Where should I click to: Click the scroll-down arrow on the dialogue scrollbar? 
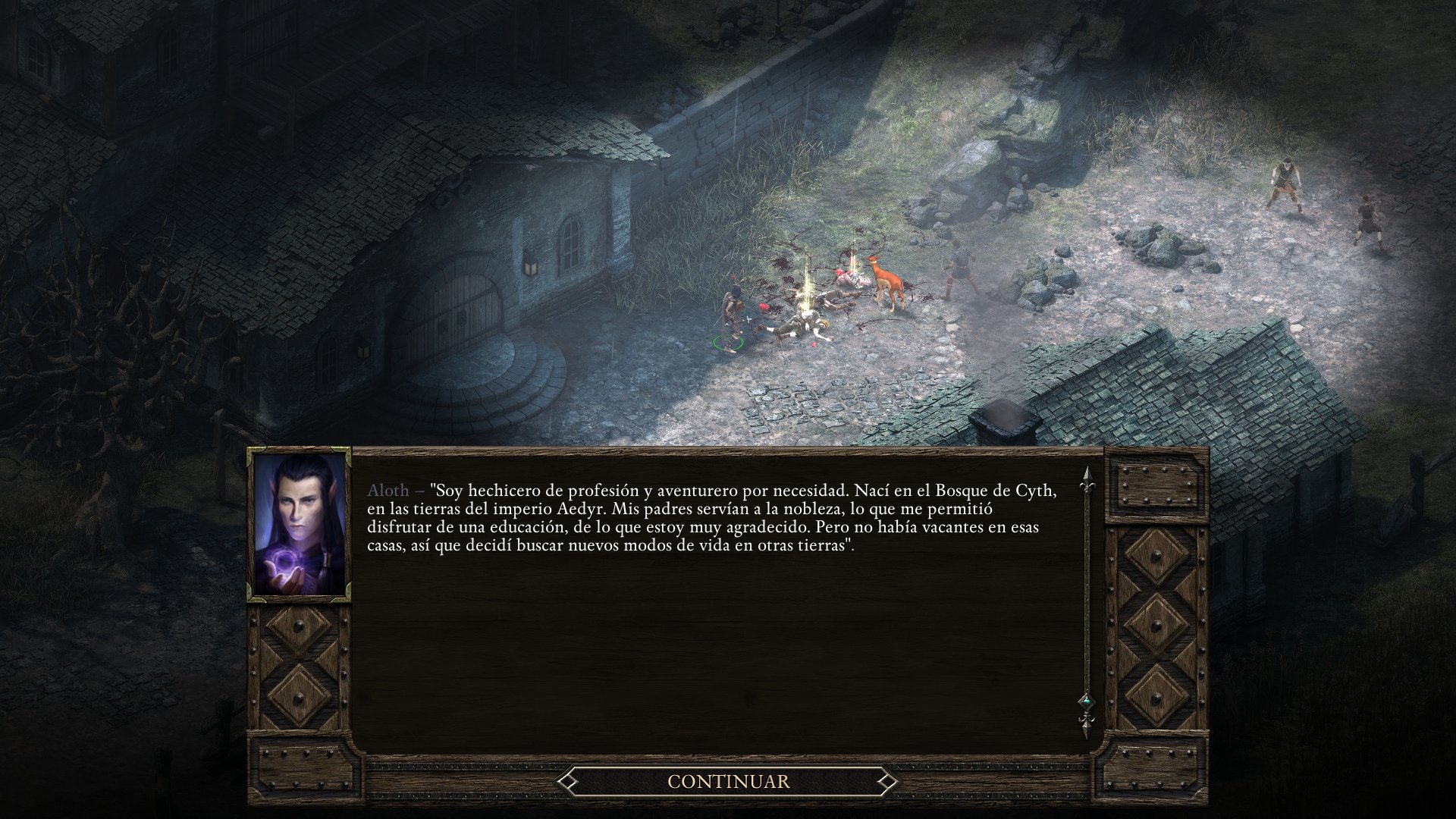1087,730
